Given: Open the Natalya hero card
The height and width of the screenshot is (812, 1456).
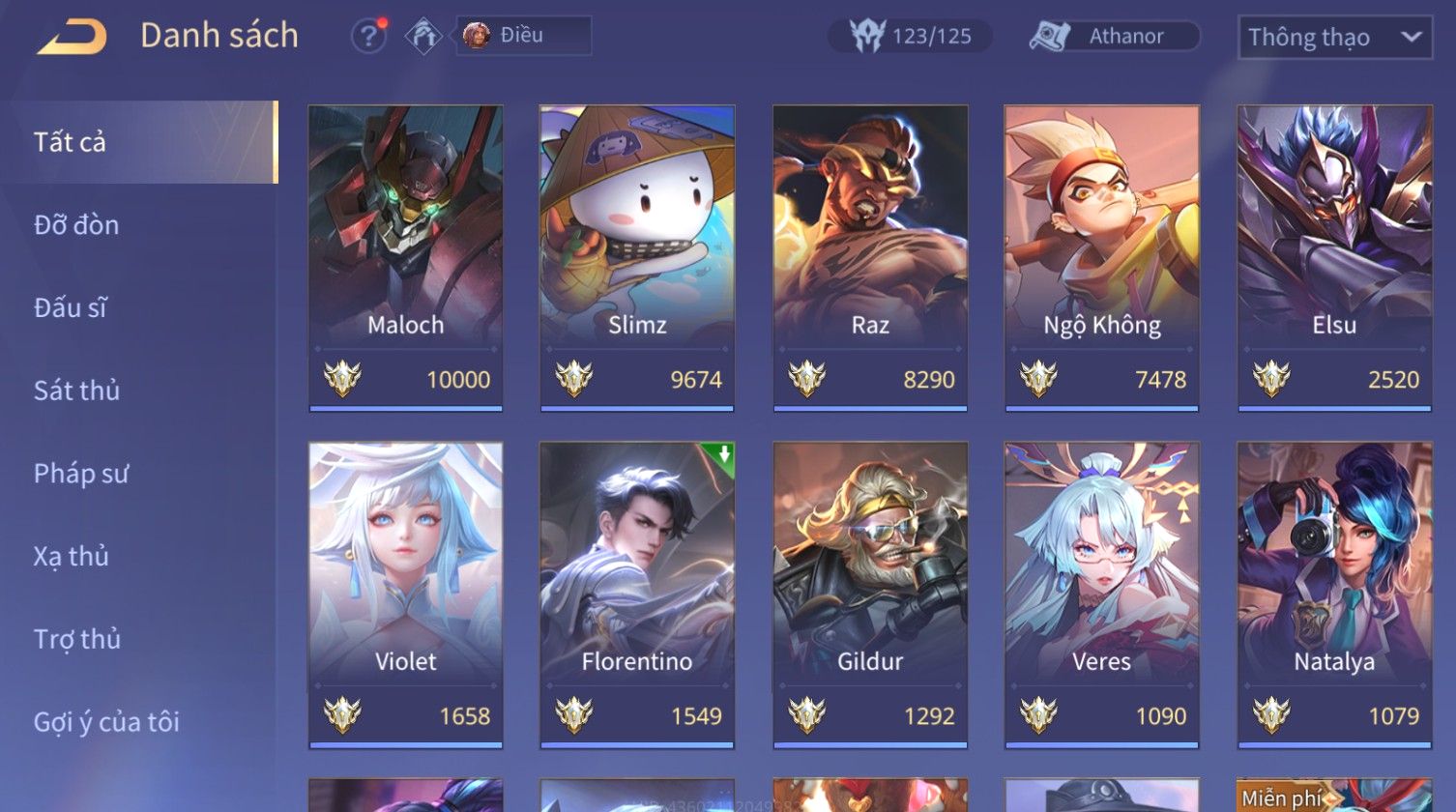Looking at the screenshot, I should 1334,594.
